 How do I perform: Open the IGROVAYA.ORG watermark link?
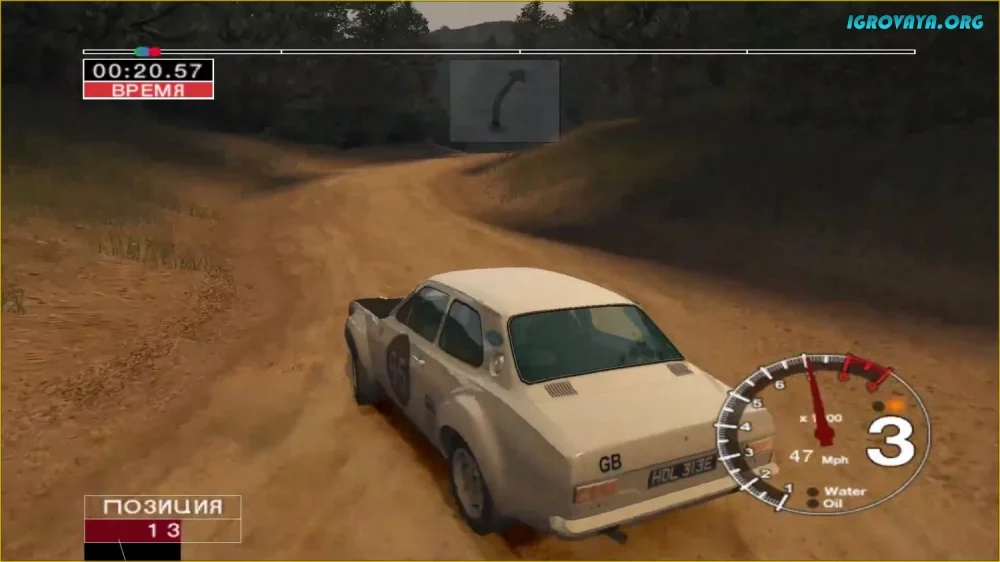(x=914, y=22)
